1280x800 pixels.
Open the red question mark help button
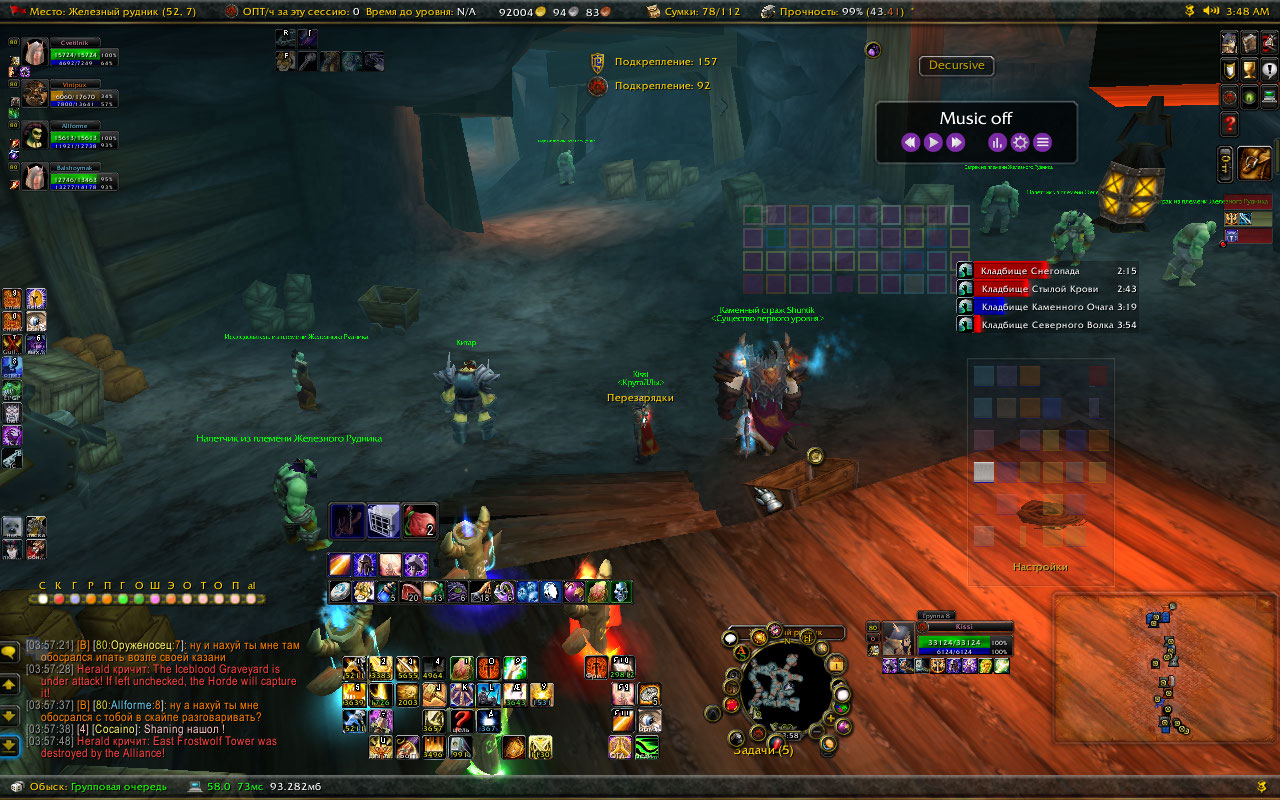coord(1229,124)
